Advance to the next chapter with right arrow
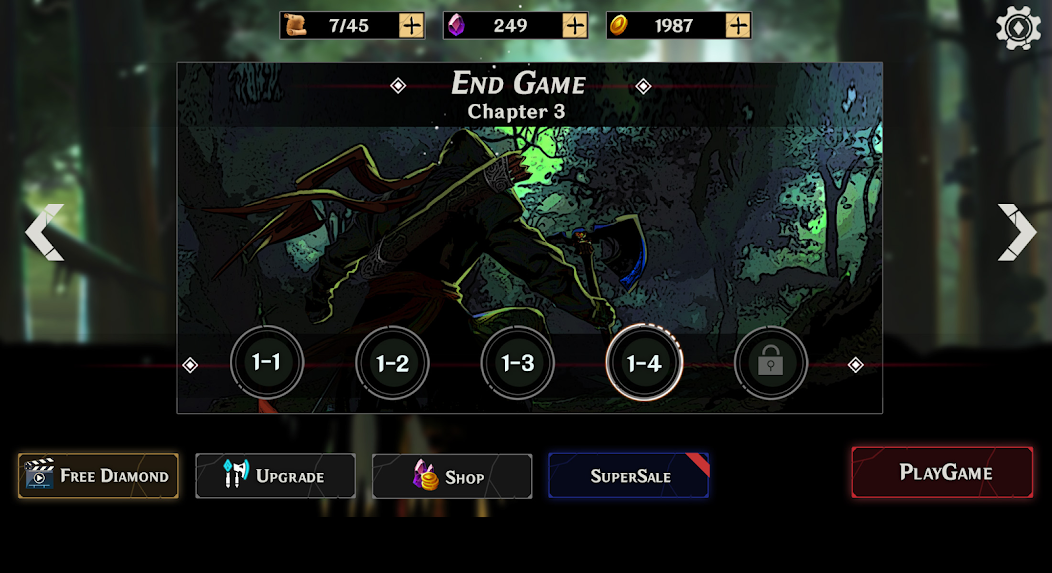This screenshot has height=573, width=1052. [1016, 233]
